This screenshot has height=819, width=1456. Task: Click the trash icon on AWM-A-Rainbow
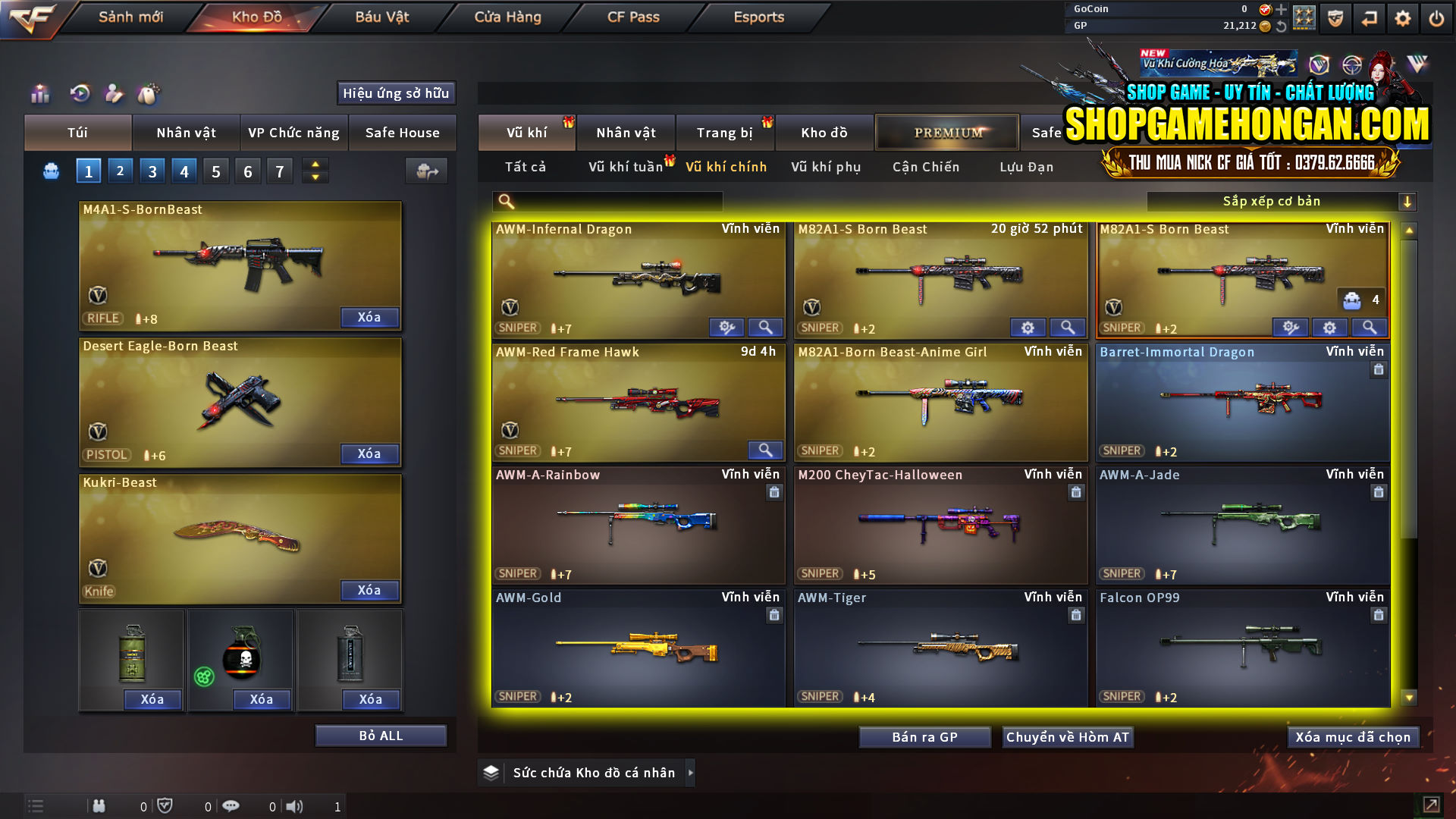tap(774, 492)
